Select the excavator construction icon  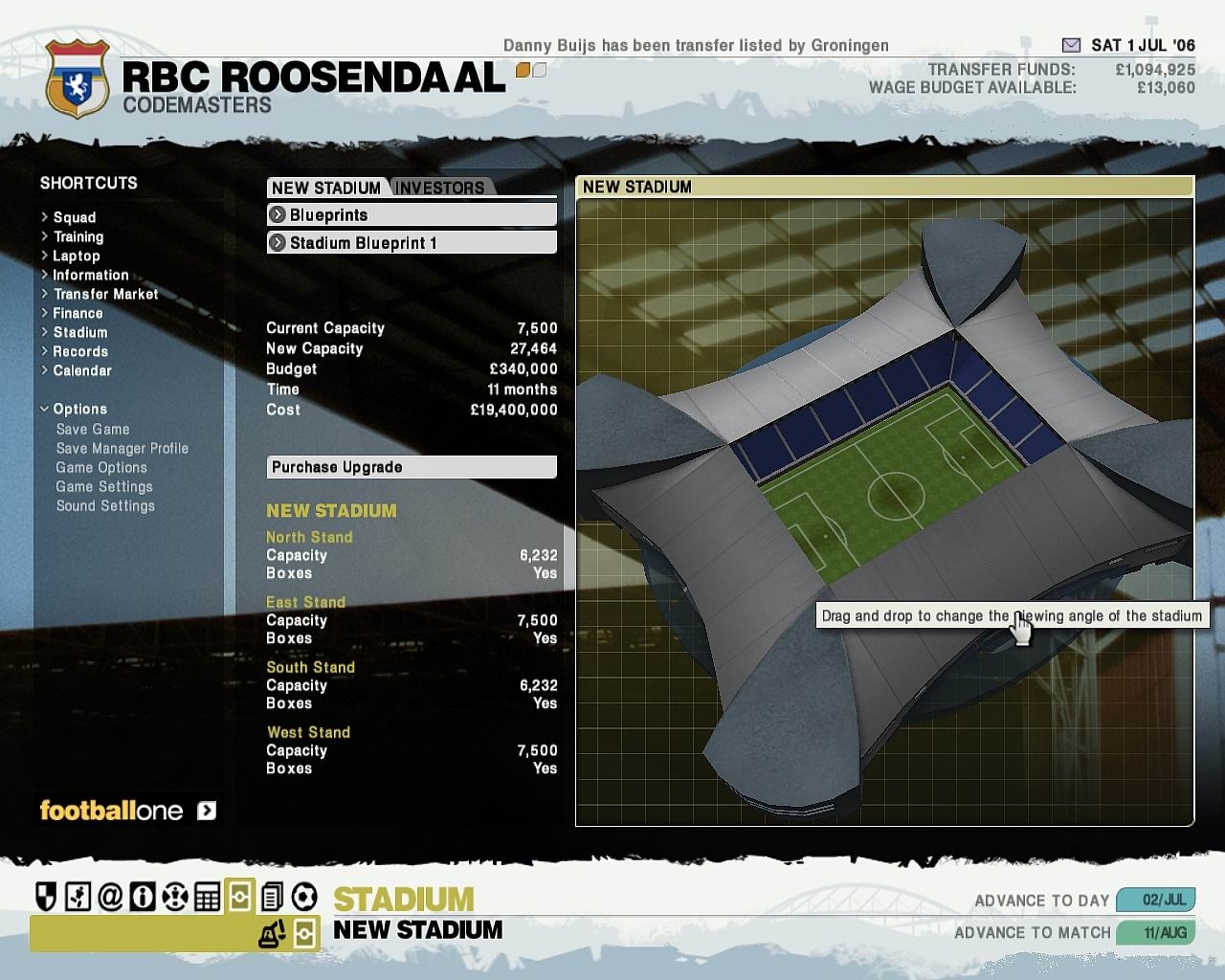click(272, 933)
